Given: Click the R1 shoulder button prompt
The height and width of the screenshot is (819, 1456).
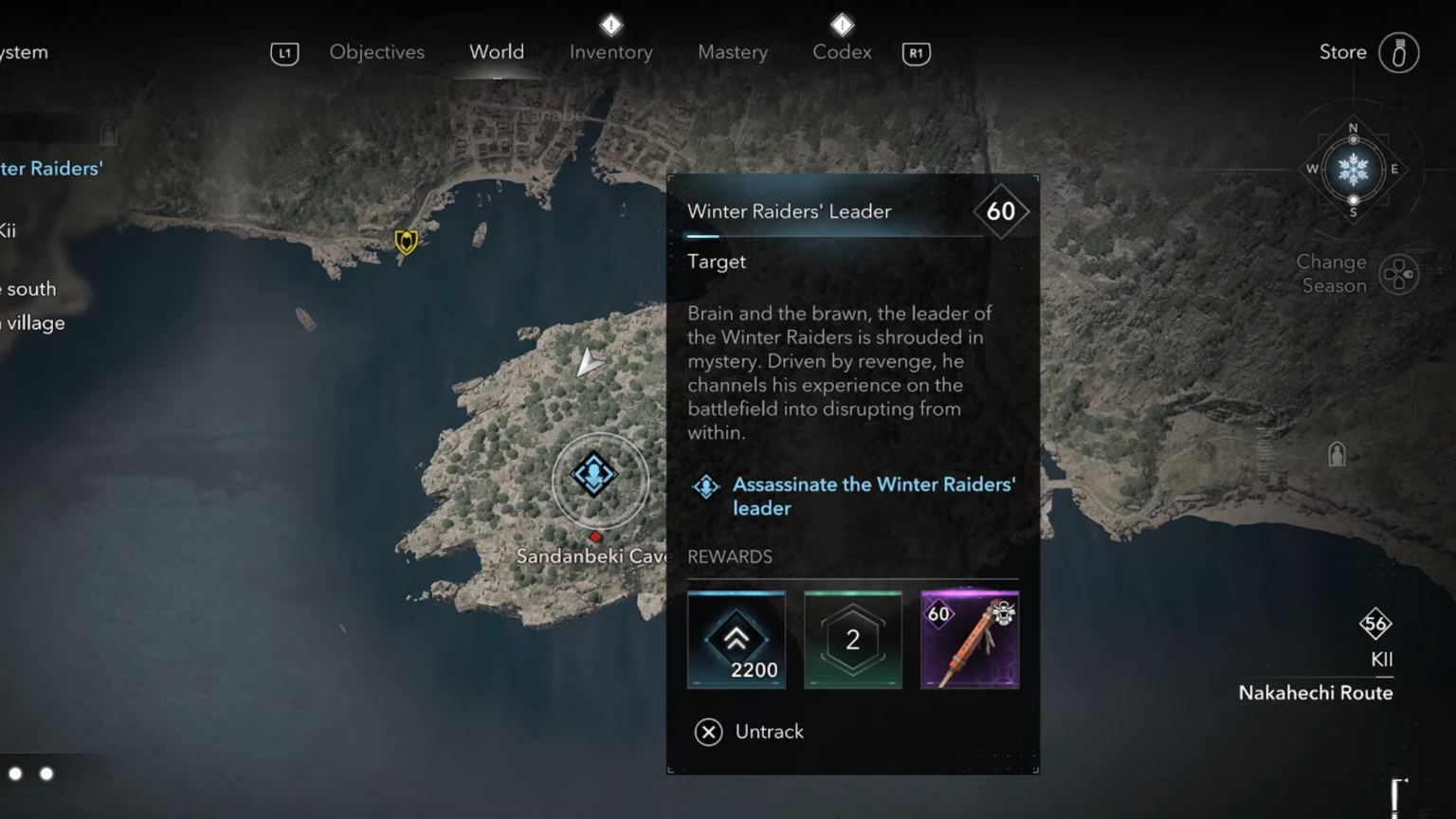Looking at the screenshot, I should (916, 53).
